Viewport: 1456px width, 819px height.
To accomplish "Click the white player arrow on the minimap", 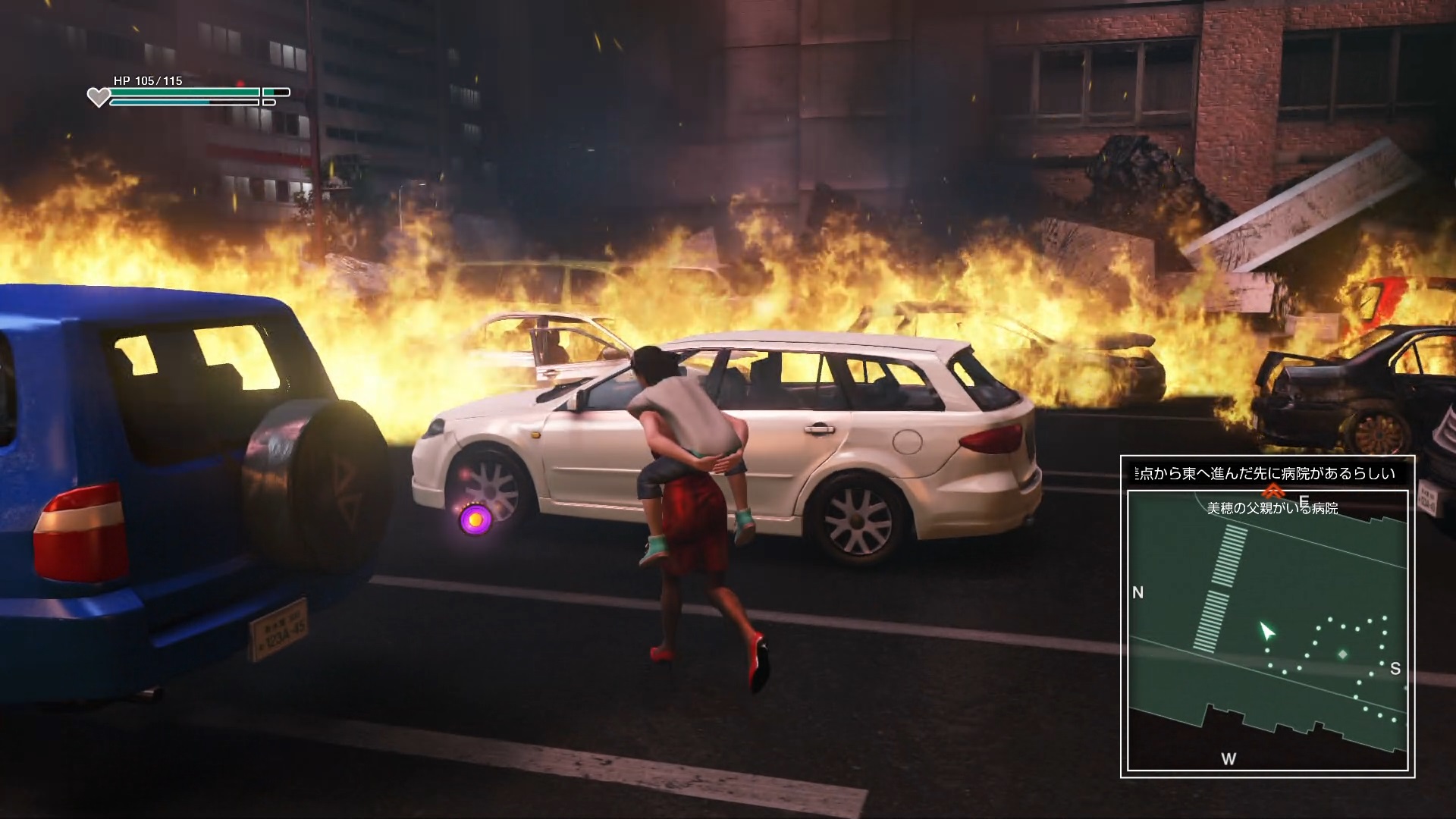I will click(1266, 631).
